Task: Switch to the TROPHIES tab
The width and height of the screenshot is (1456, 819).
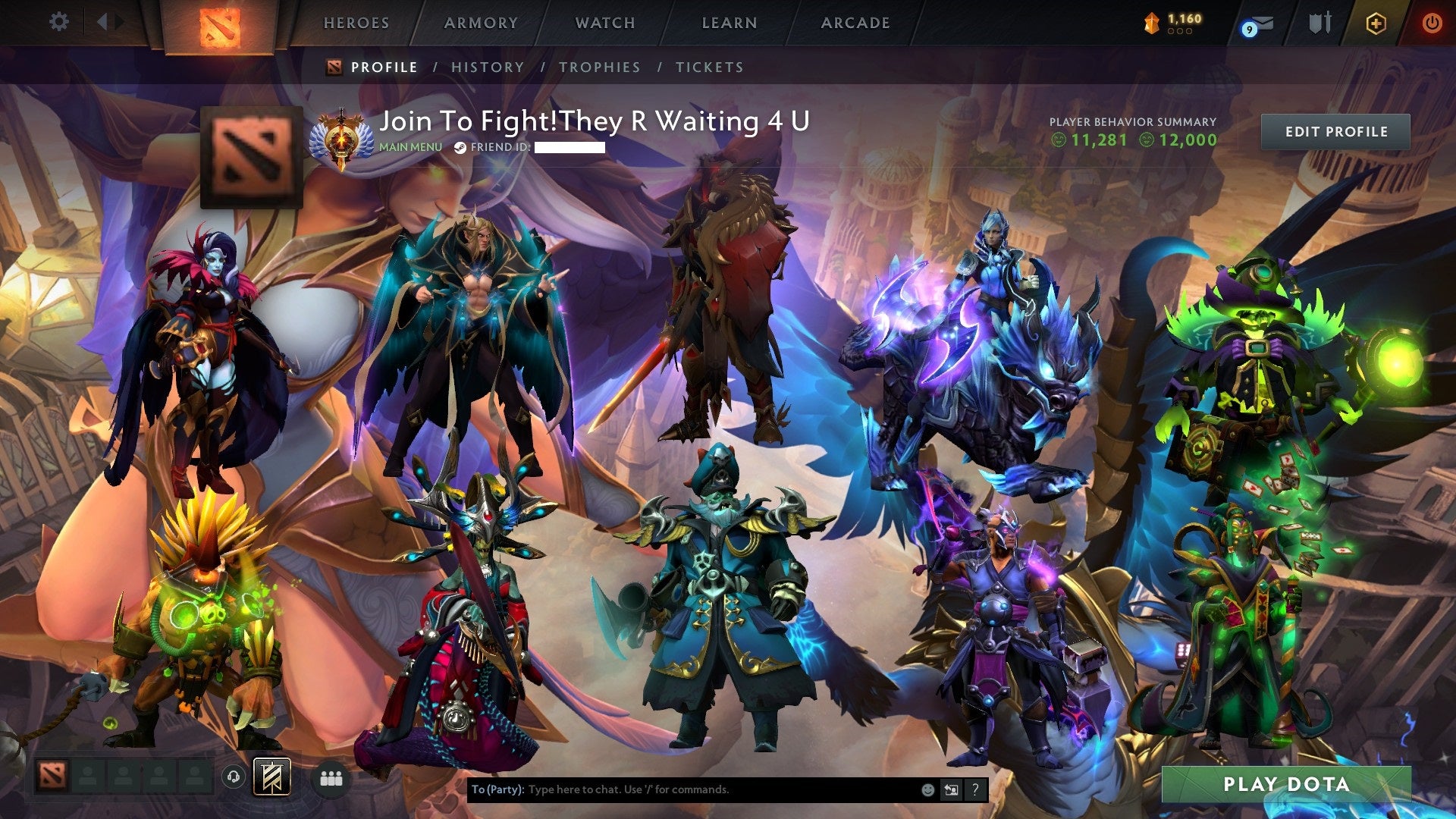Action: coord(601,67)
